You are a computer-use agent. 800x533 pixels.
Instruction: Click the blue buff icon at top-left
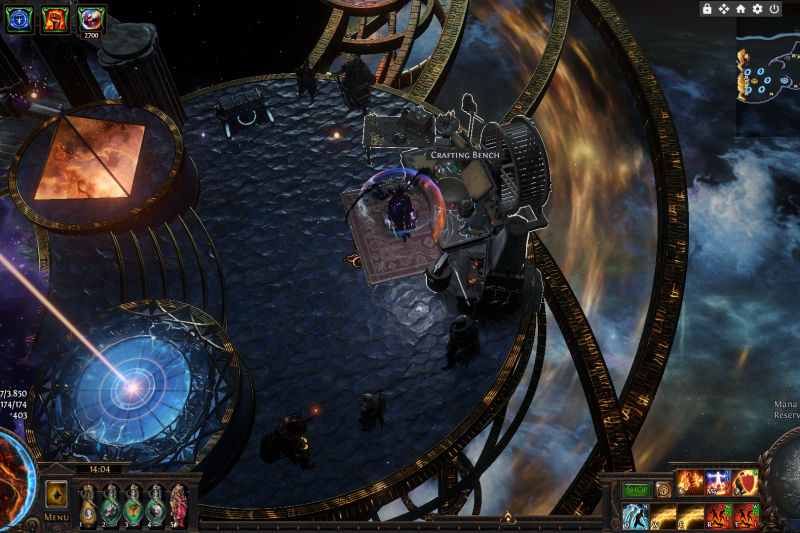(x=20, y=19)
